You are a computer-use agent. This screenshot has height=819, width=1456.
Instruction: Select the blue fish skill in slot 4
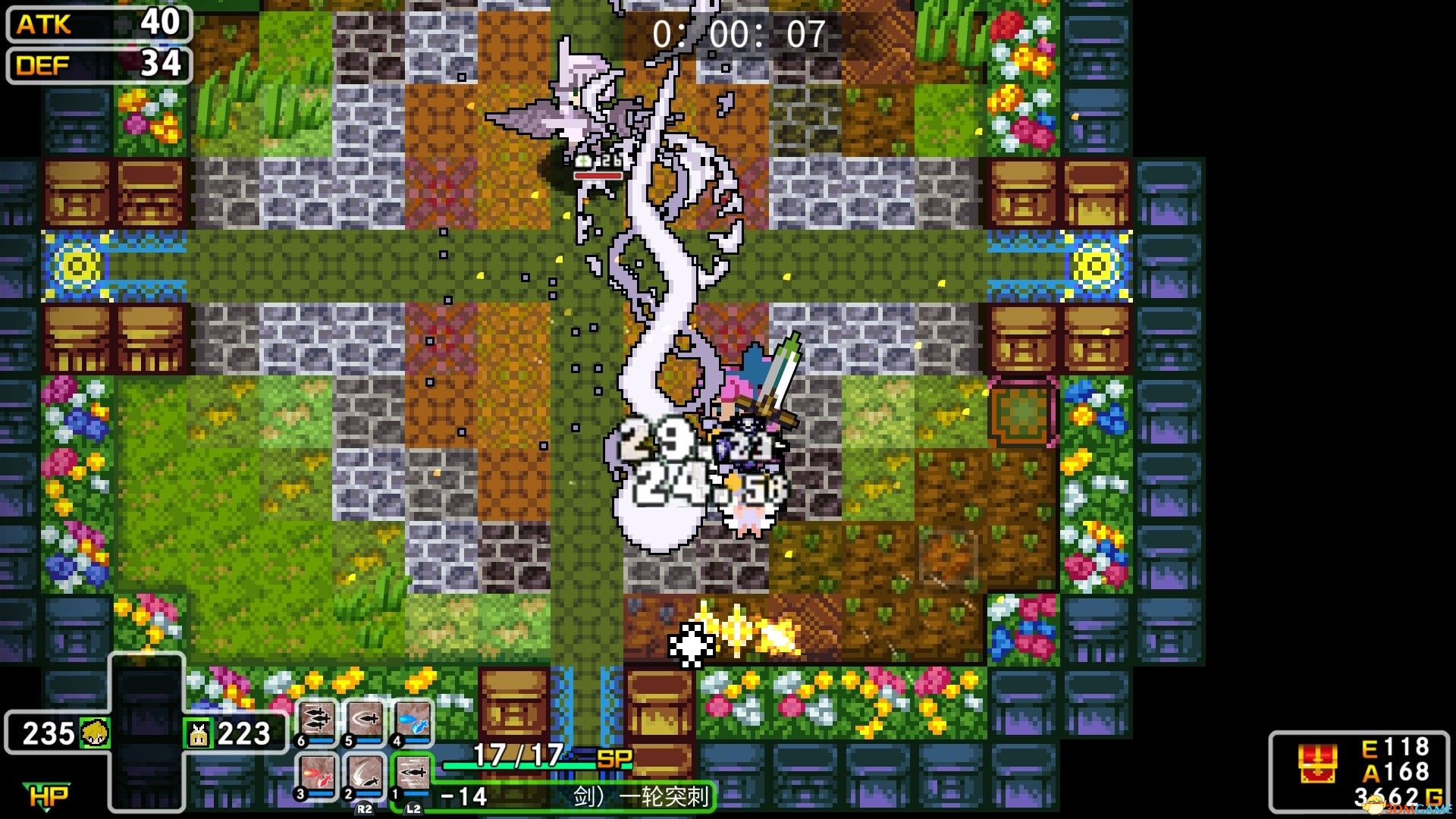413,719
